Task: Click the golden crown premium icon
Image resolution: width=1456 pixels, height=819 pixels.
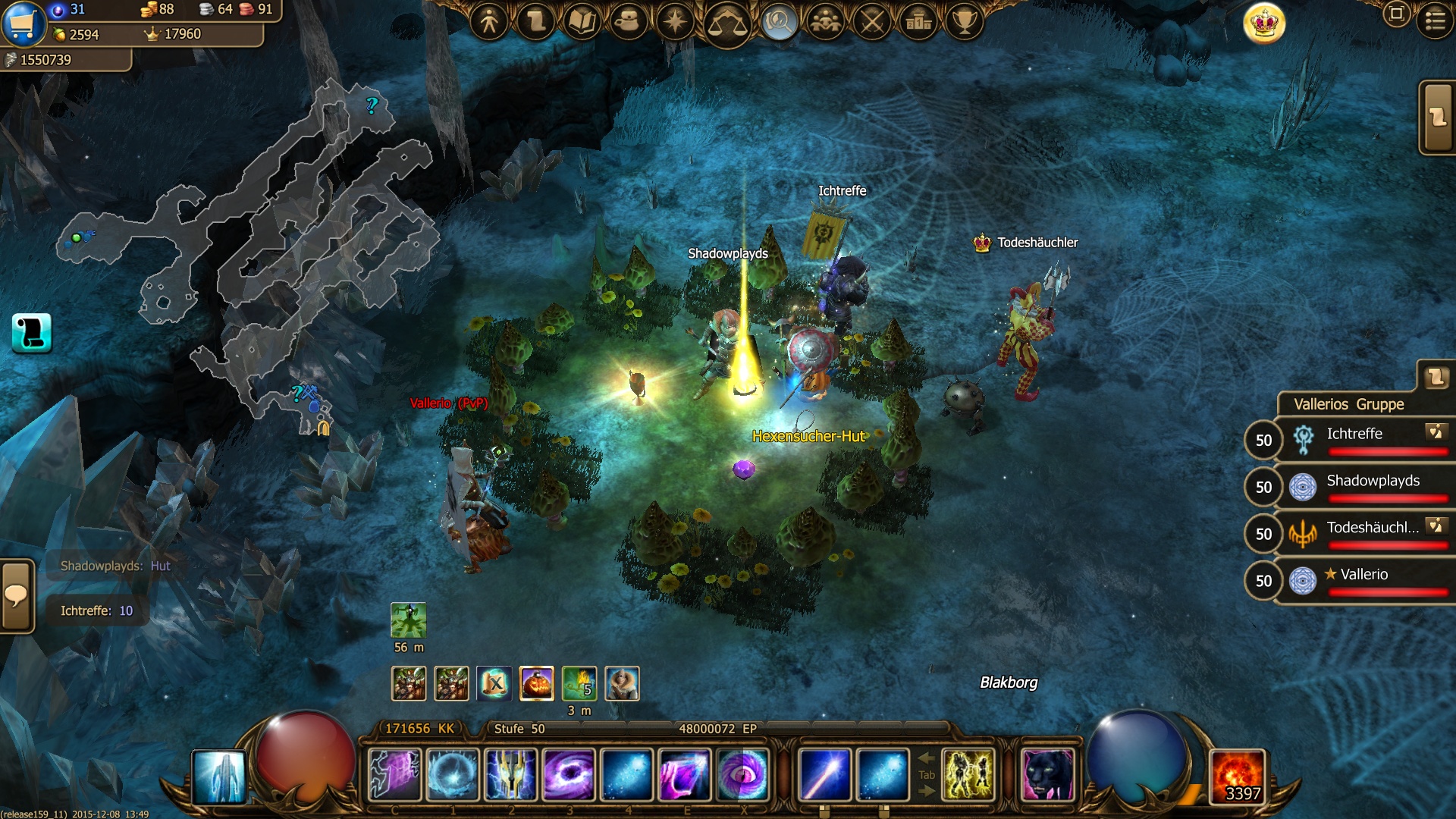Action: tap(1264, 23)
